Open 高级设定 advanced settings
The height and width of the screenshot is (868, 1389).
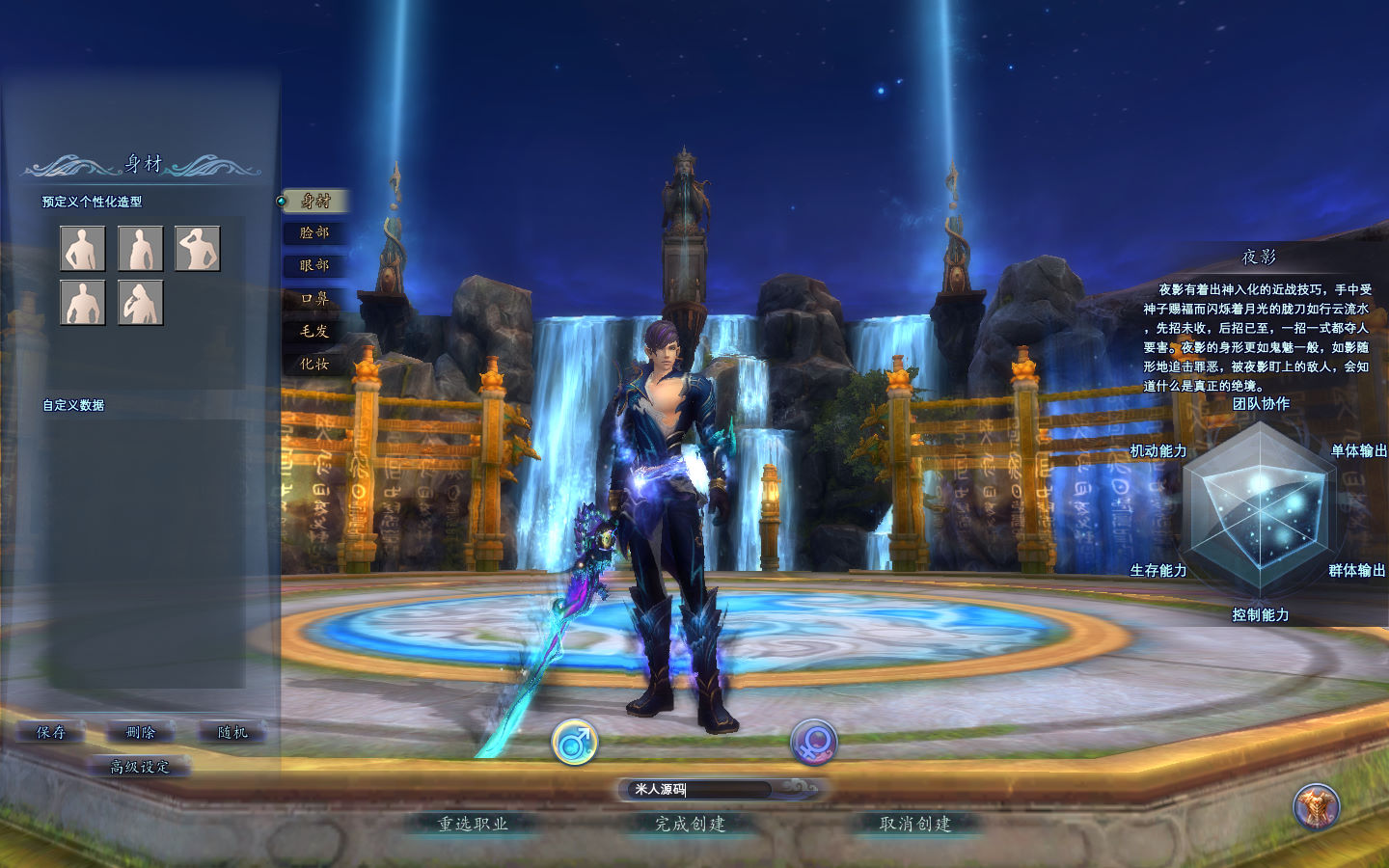coord(140,768)
